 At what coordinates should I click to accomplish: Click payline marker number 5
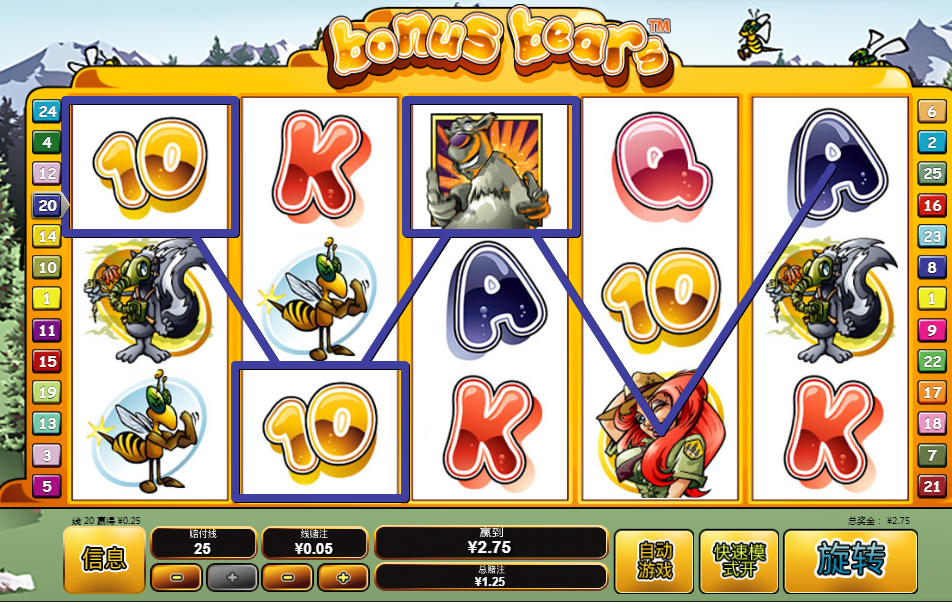click(47, 487)
